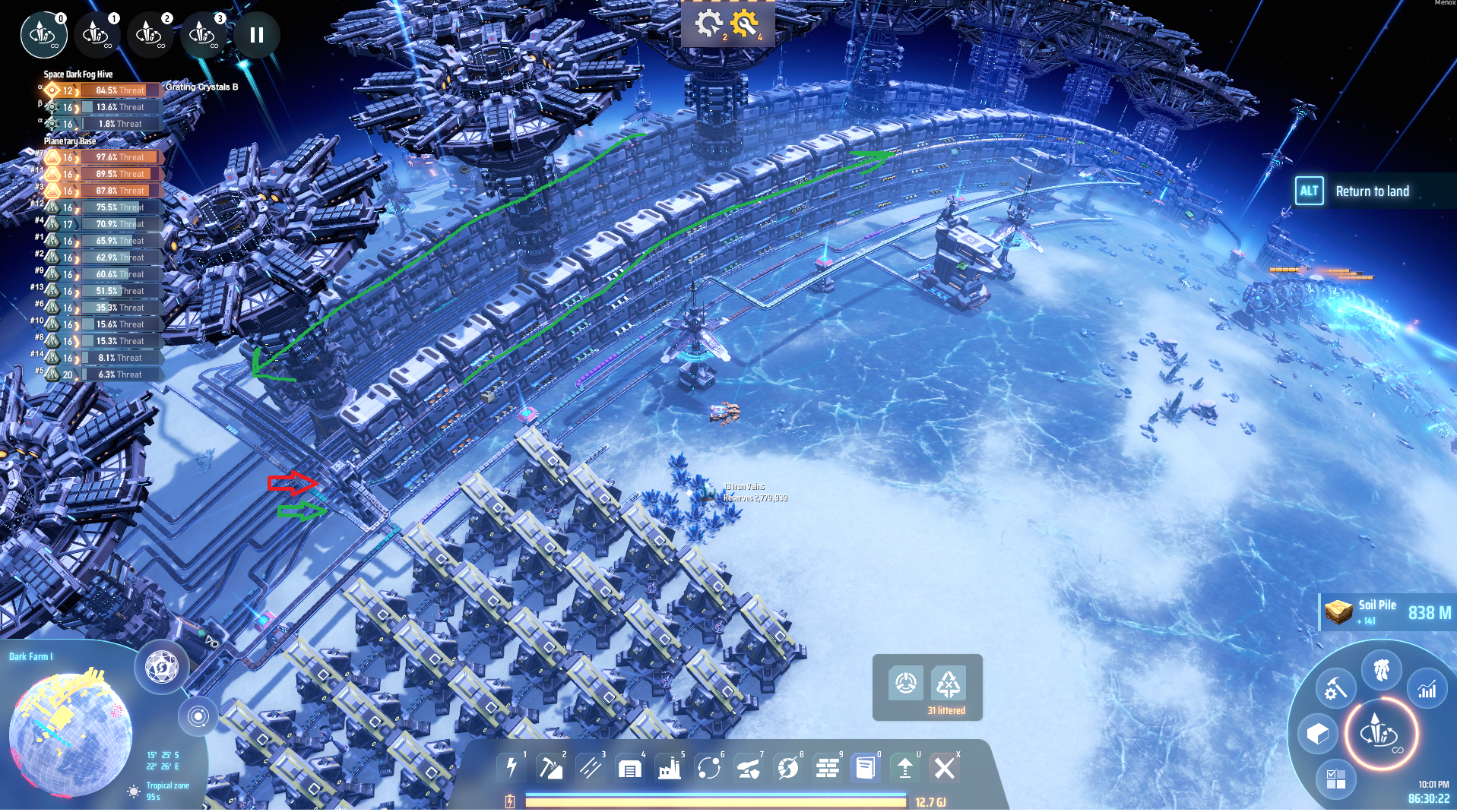Activate the dismantle X tool
The image size is (1457, 812).
point(945,768)
